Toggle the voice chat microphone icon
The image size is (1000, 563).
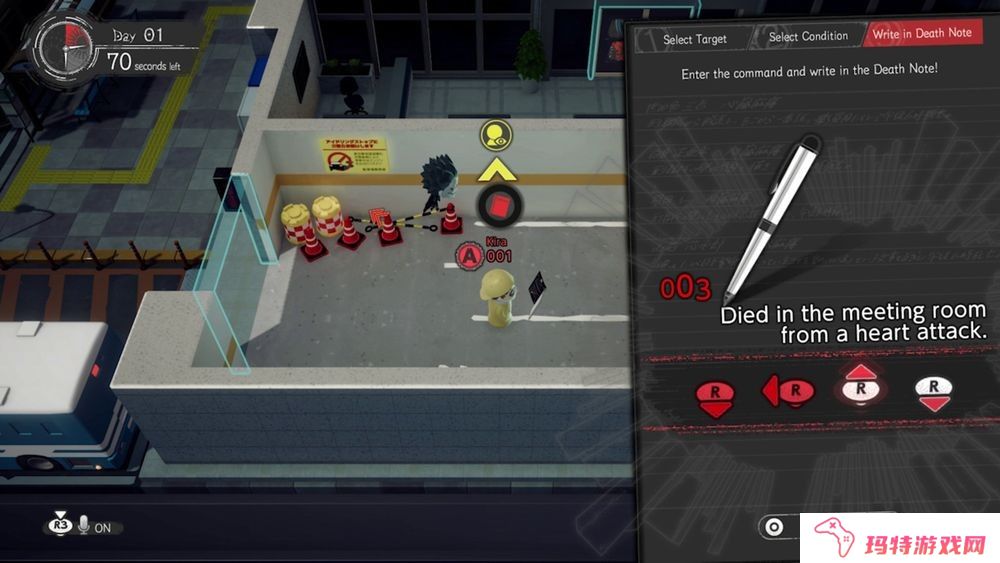(84, 526)
